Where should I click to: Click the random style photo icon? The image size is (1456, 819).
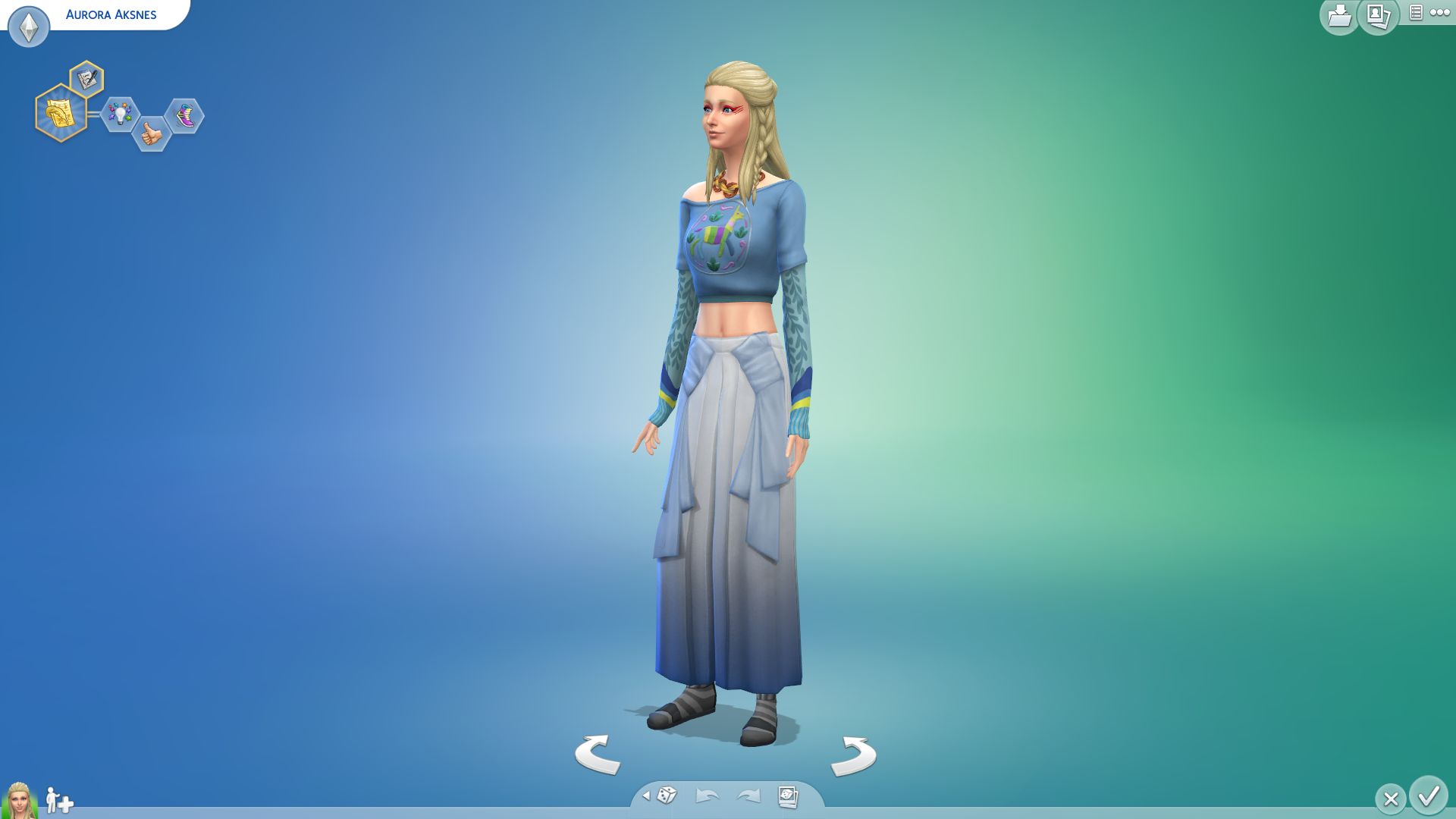[789, 795]
